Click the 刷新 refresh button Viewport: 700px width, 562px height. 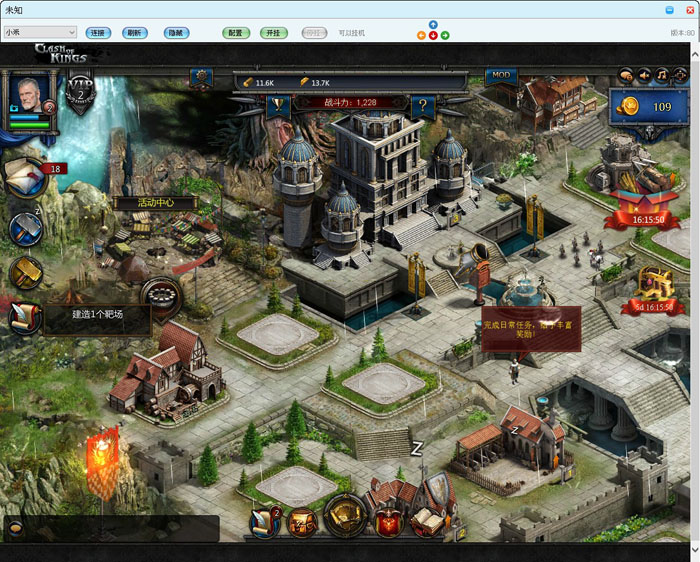click(x=133, y=33)
